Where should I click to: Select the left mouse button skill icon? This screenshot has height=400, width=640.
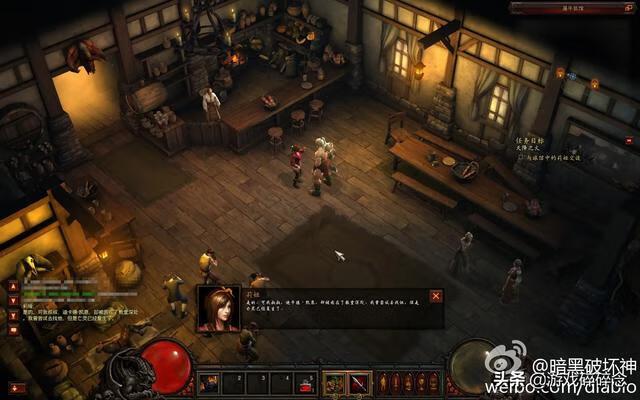tap(333, 382)
